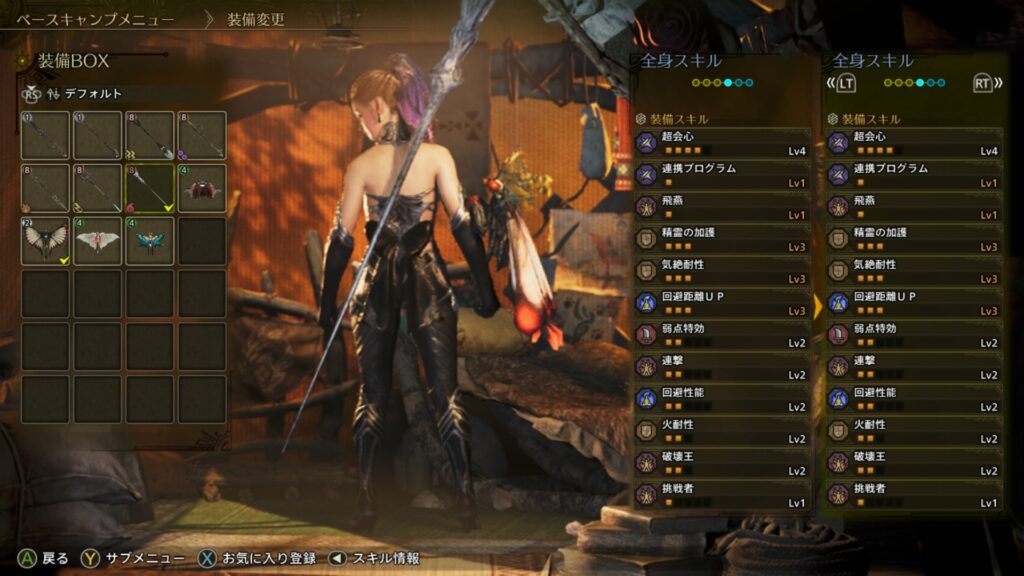1024x576 pixels.
Task: Open the デフォルト sort option
Action: (94, 94)
